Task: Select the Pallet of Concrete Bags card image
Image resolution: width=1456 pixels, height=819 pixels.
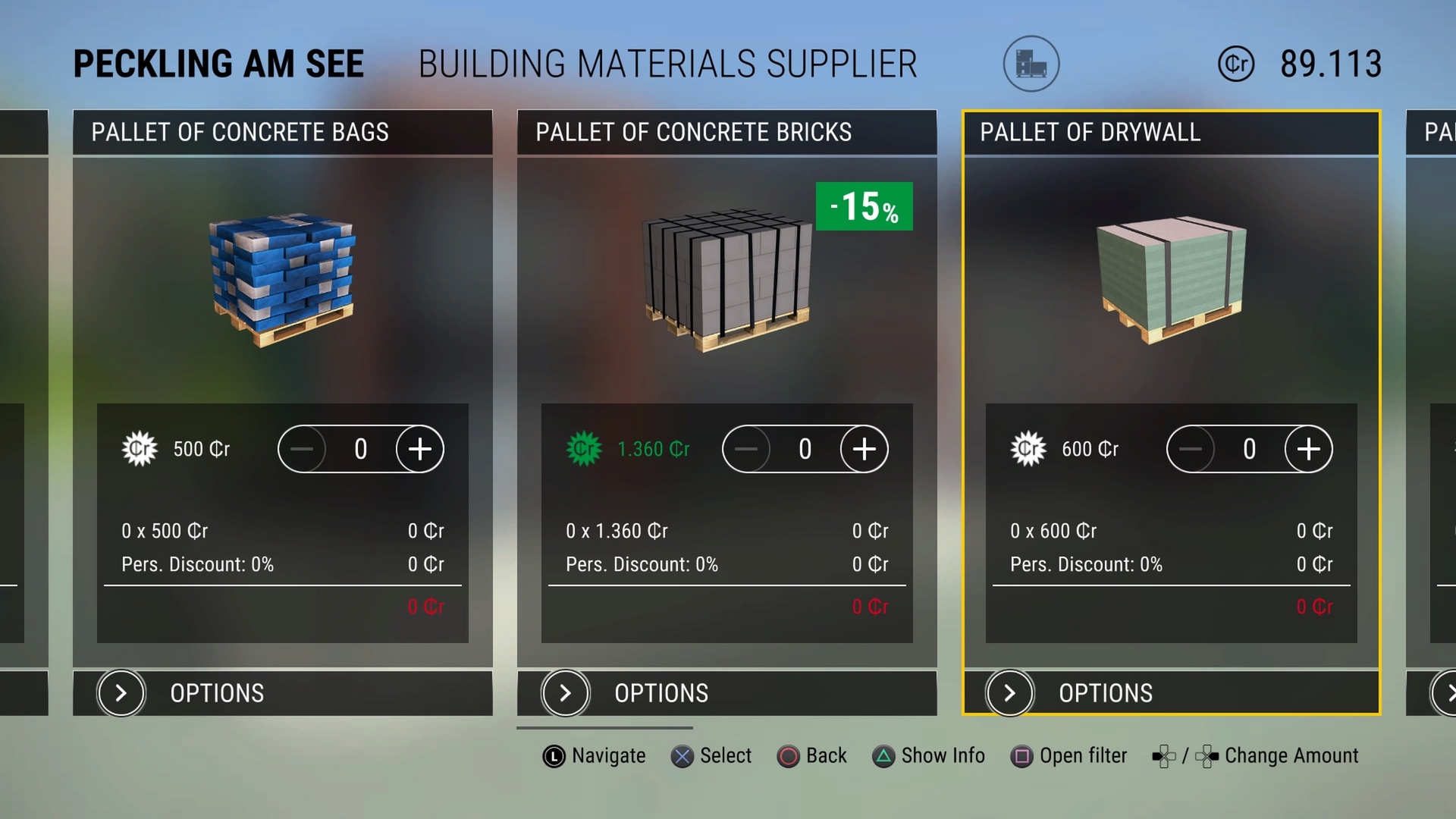Action: [x=282, y=279]
